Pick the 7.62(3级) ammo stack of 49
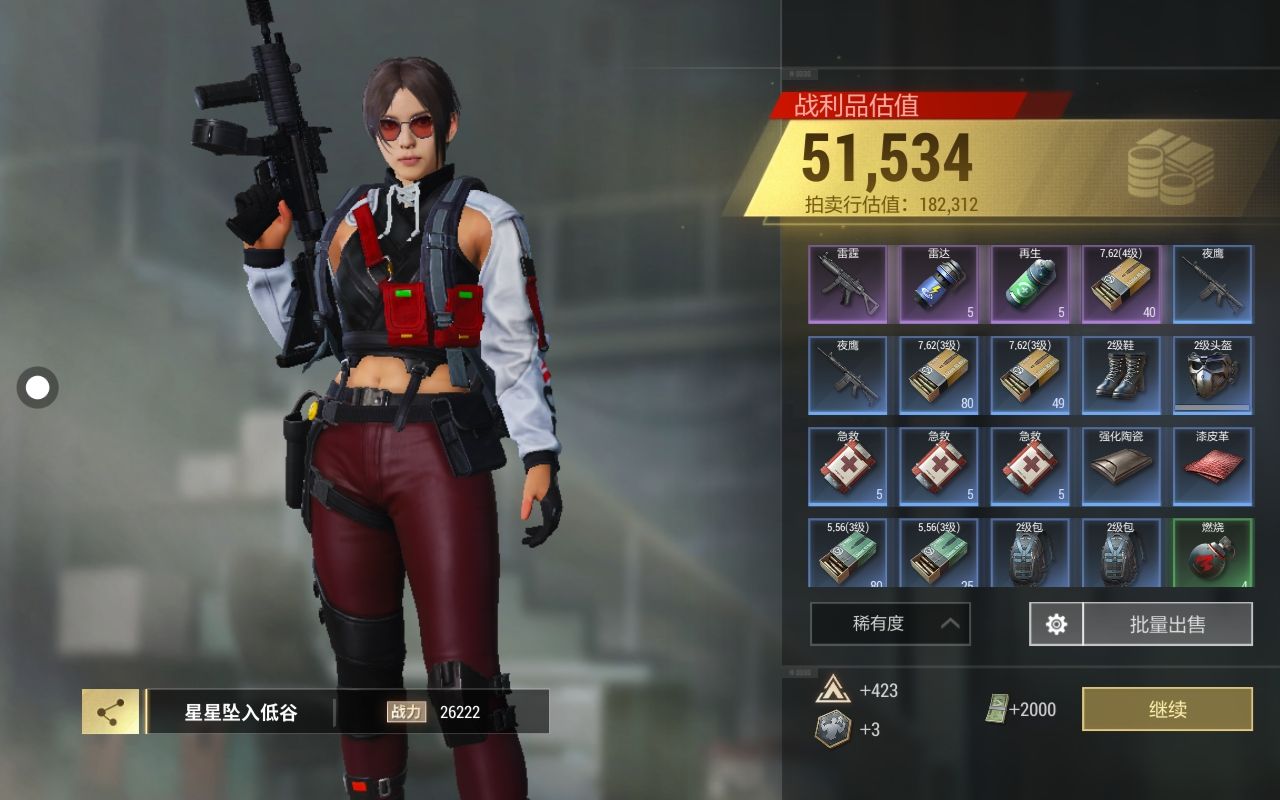This screenshot has height=800, width=1280. click(x=1029, y=375)
